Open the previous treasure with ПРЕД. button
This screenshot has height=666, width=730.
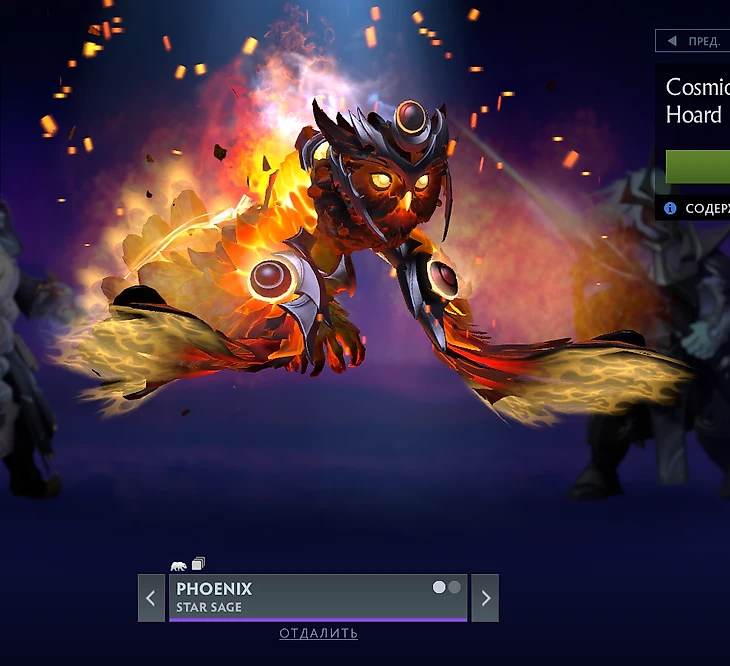692,41
